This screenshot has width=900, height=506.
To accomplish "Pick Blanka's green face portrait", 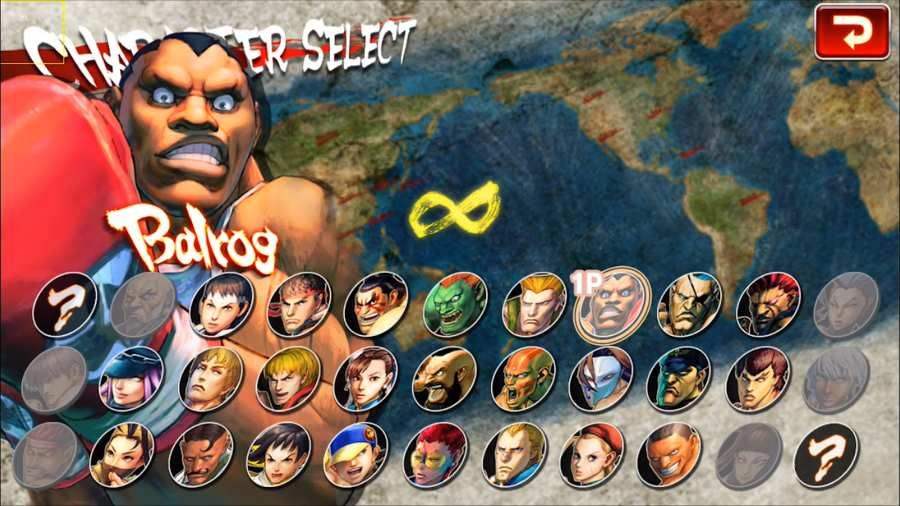I will [x=455, y=304].
